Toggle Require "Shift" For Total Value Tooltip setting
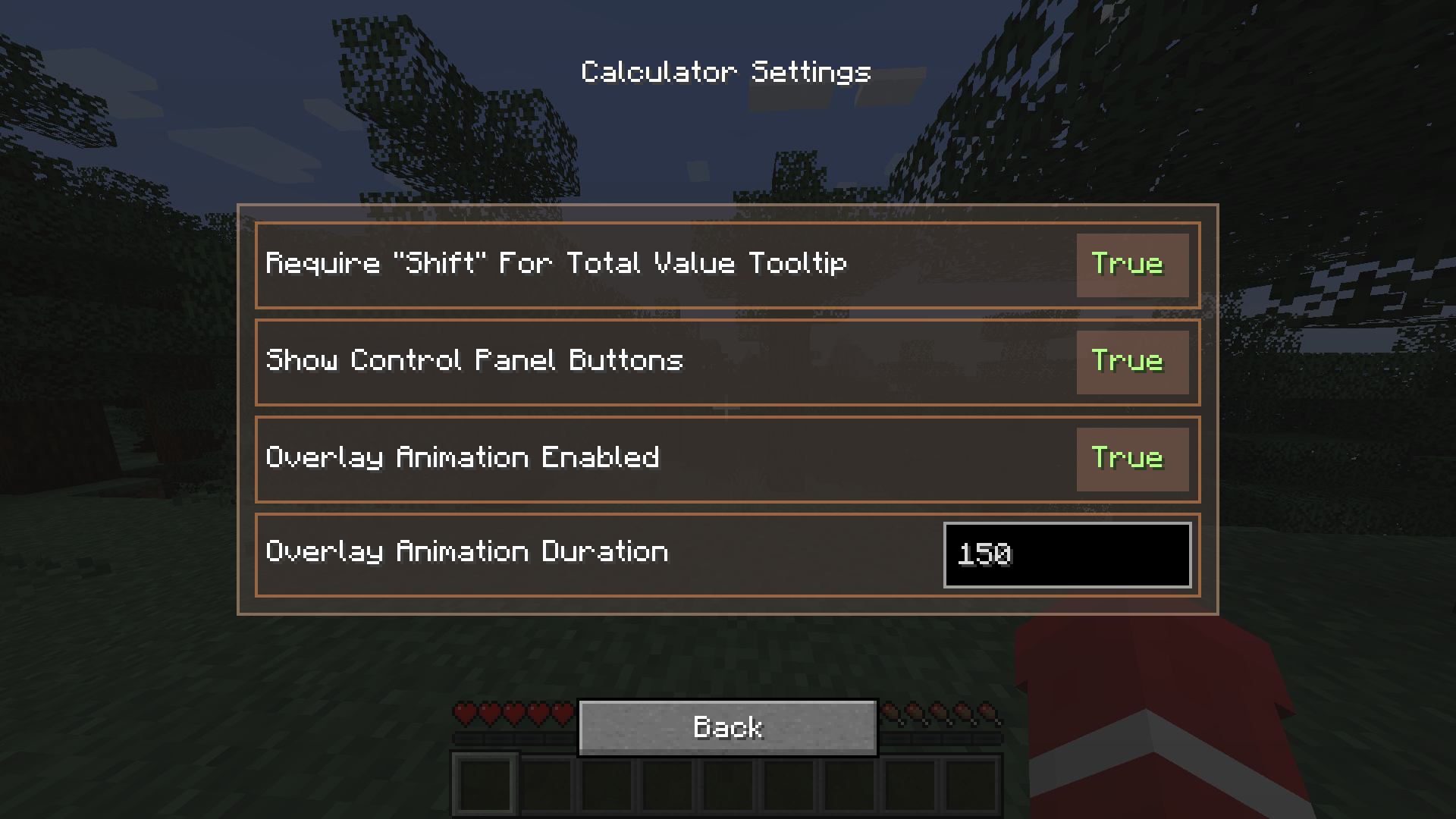The height and width of the screenshot is (819, 1456). coord(1132,265)
